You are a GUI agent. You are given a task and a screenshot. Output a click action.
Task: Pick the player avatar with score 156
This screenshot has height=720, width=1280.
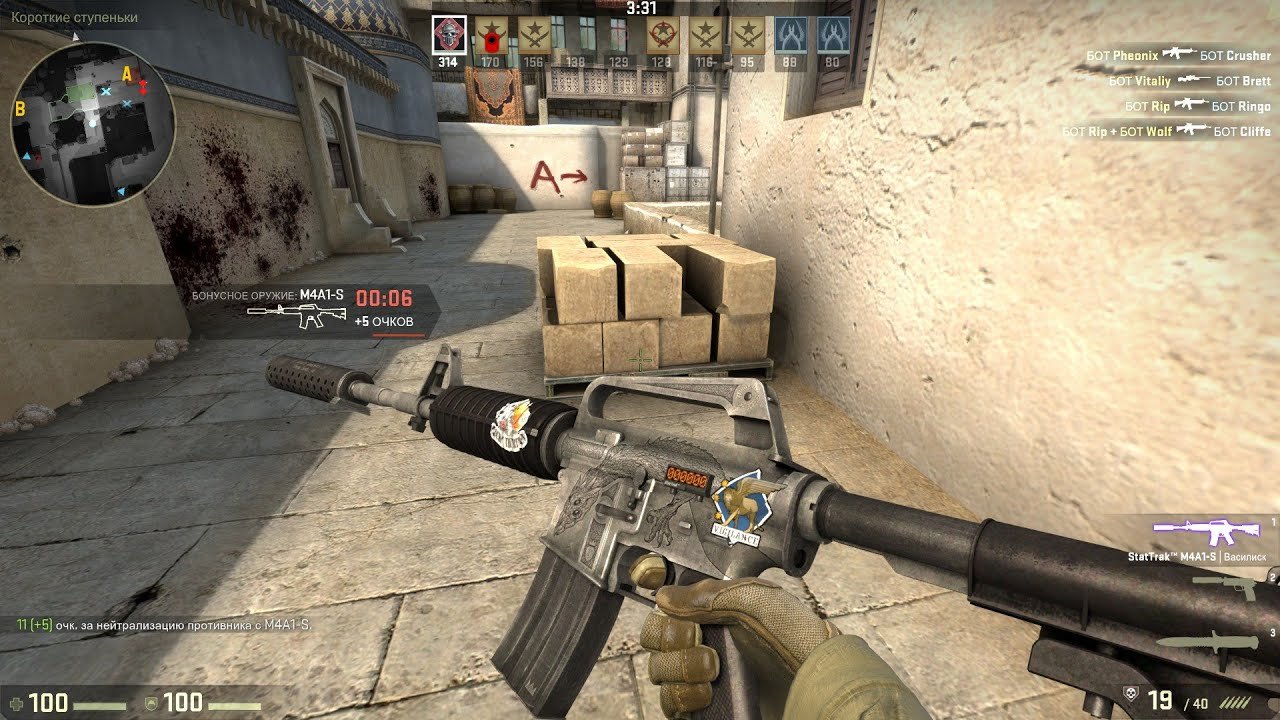(x=533, y=36)
